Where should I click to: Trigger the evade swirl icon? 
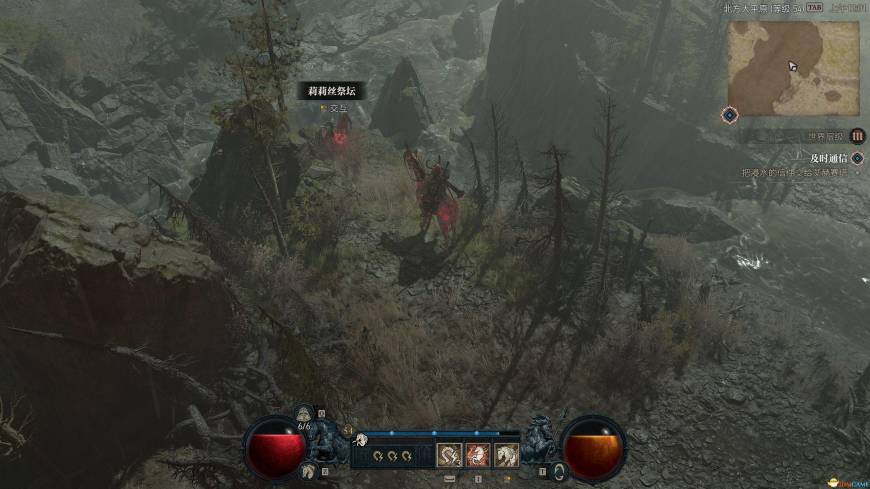tap(558, 470)
